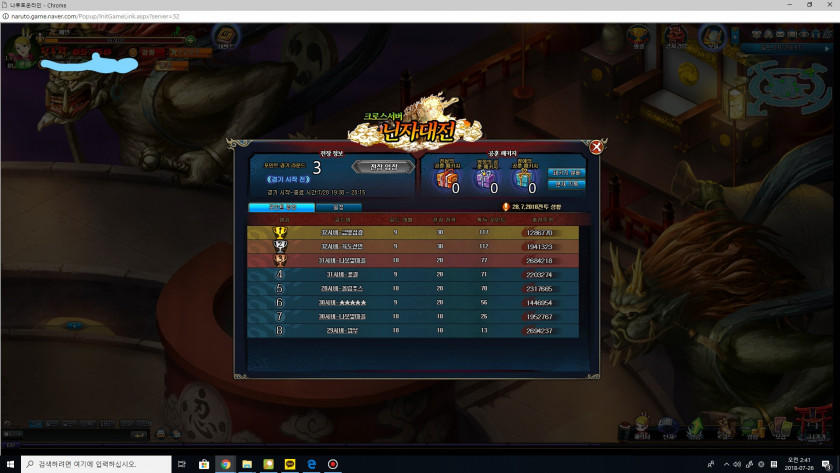Open the blue gift package box
This screenshot has width=840, height=473.
click(x=525, y=179)
